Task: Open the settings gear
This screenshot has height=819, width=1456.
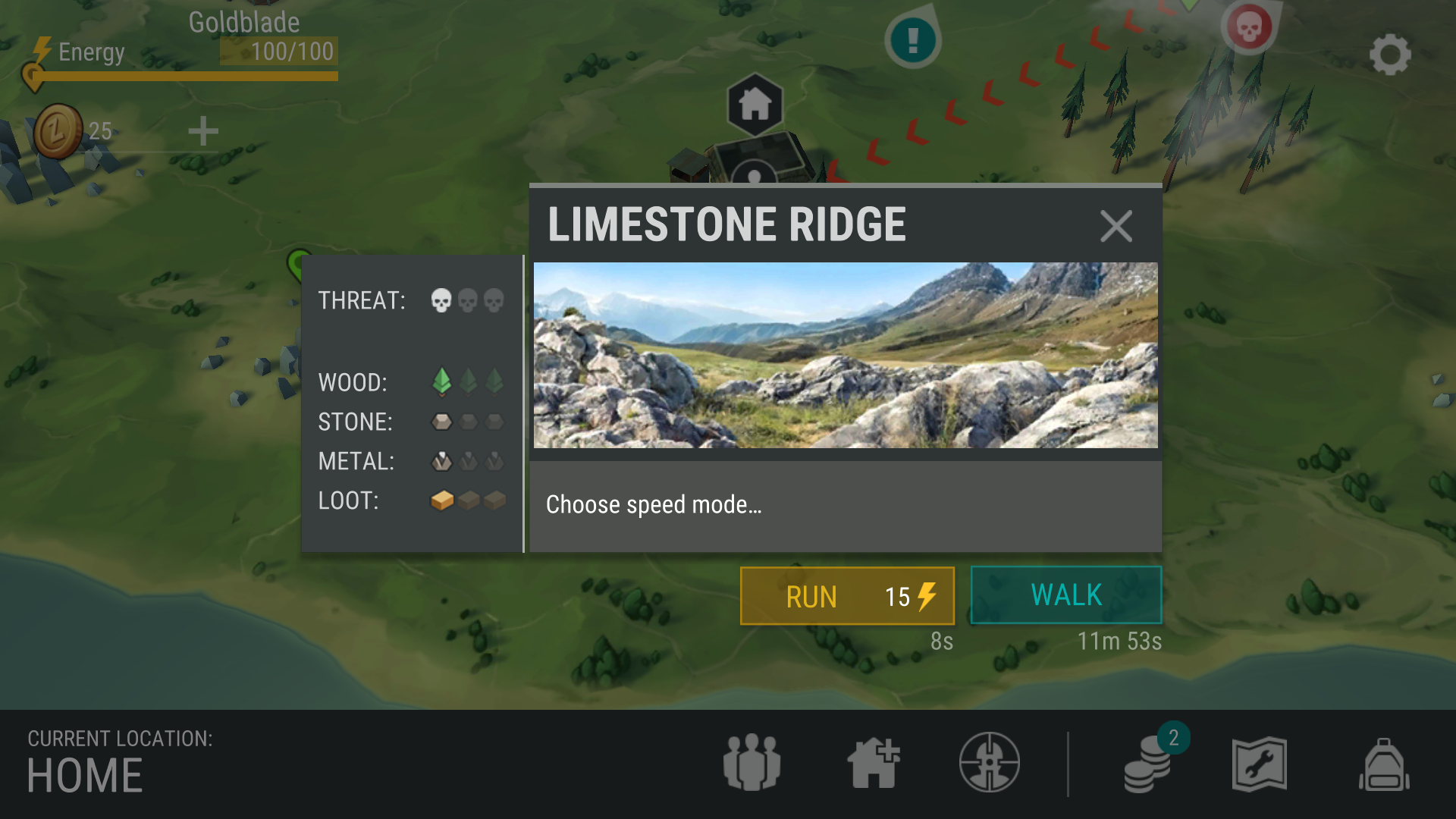Action: pos(1389,55)
